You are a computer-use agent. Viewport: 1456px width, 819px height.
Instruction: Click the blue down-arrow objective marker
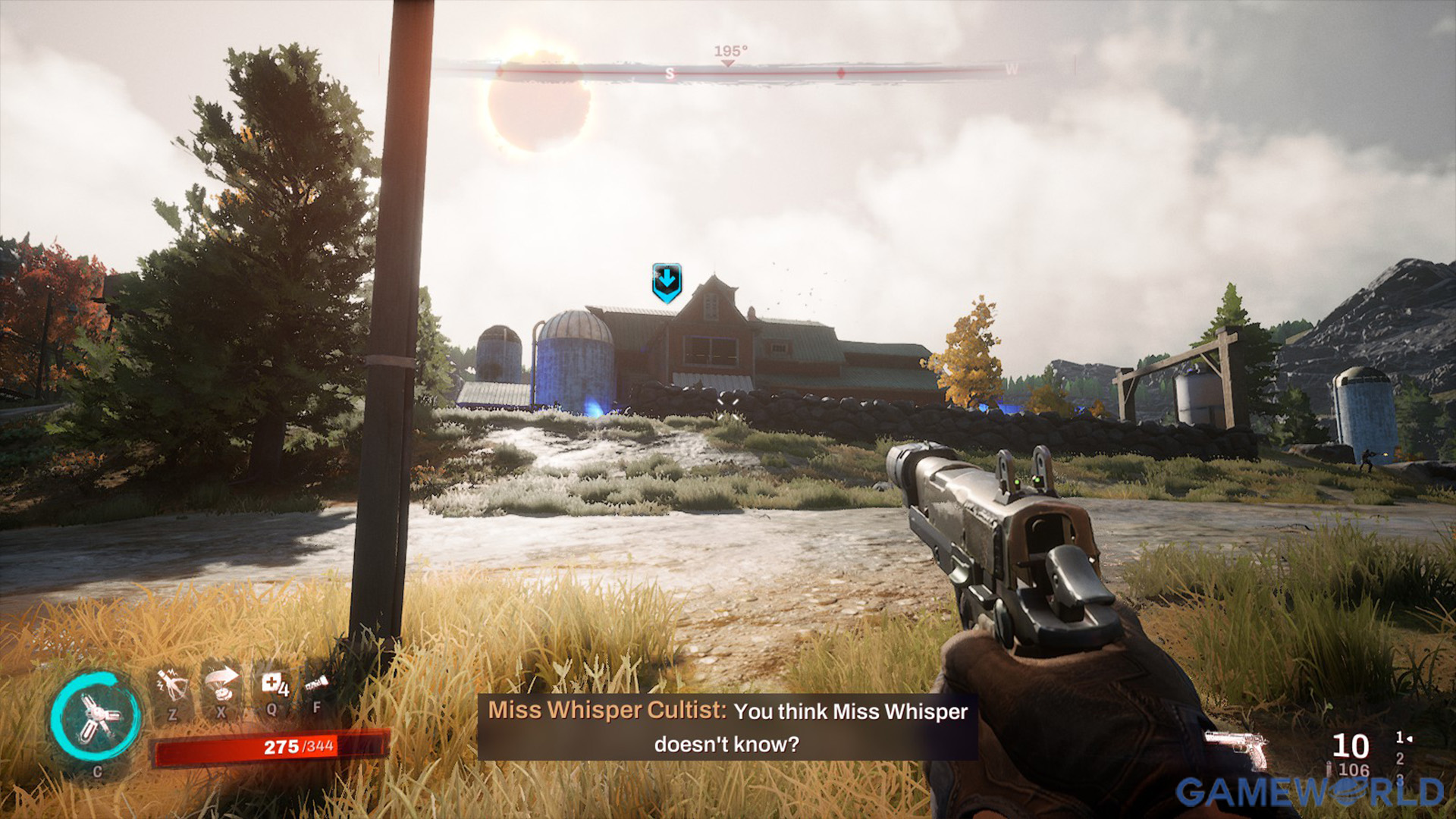tap(667, 282)
